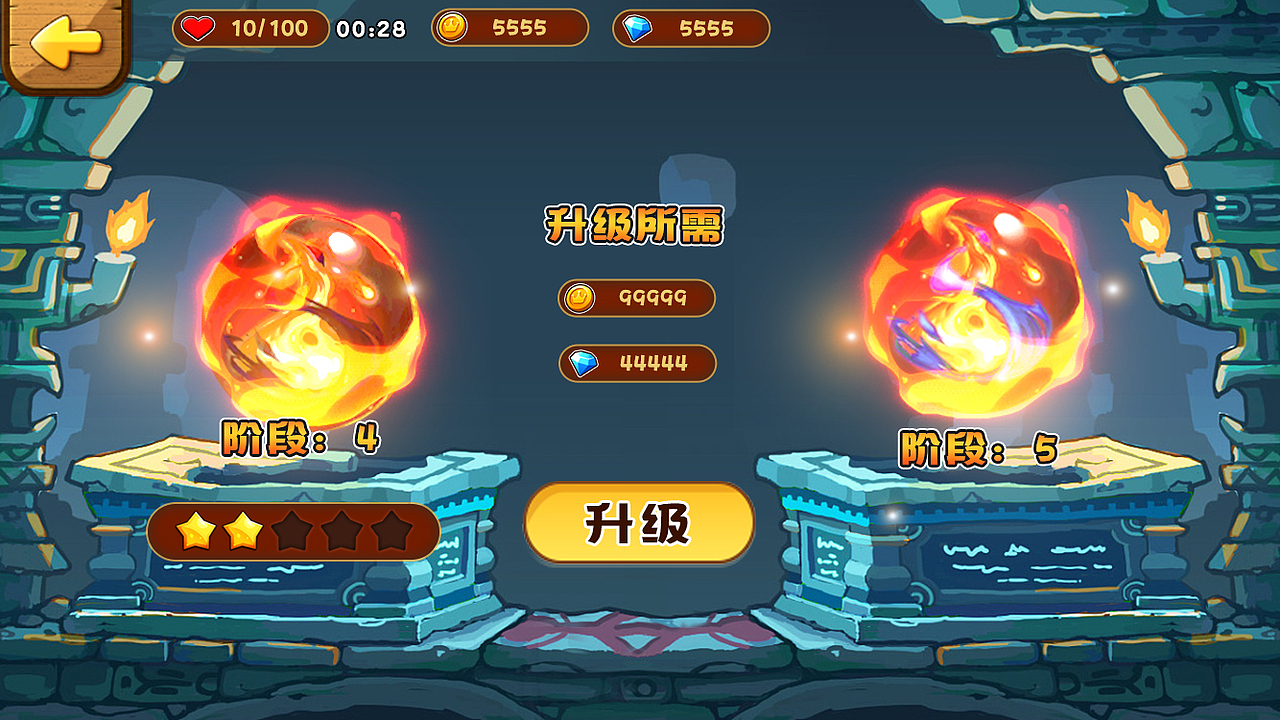Viewport: 1280px width, 720px height.
Task: Expand the 44444 diamond cost panel
Action: [636, 364]
